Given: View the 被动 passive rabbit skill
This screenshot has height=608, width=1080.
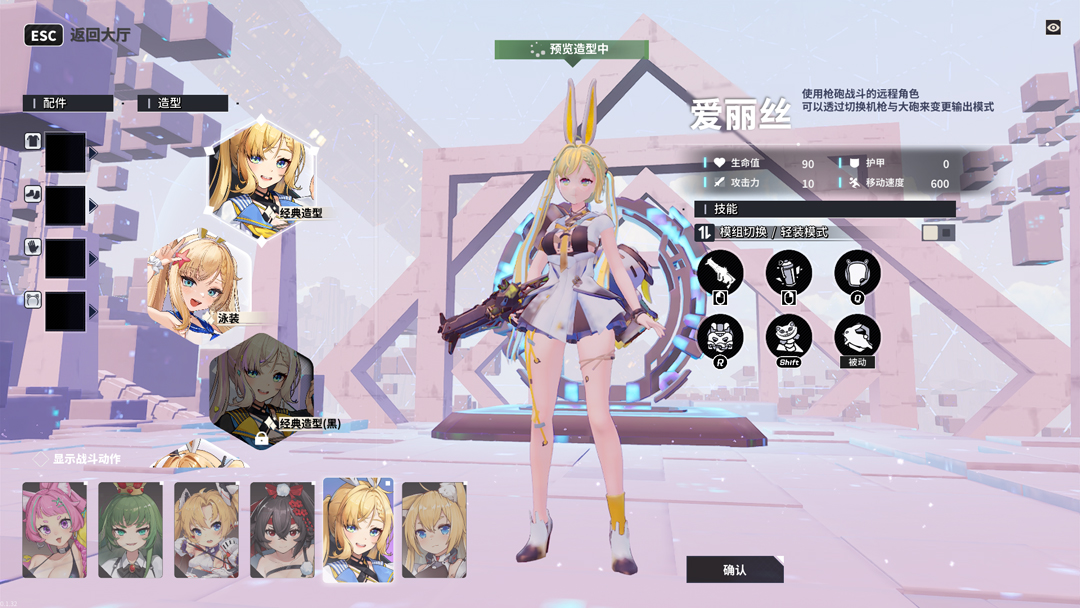Looking at the screenshot, I should [857, 335].
